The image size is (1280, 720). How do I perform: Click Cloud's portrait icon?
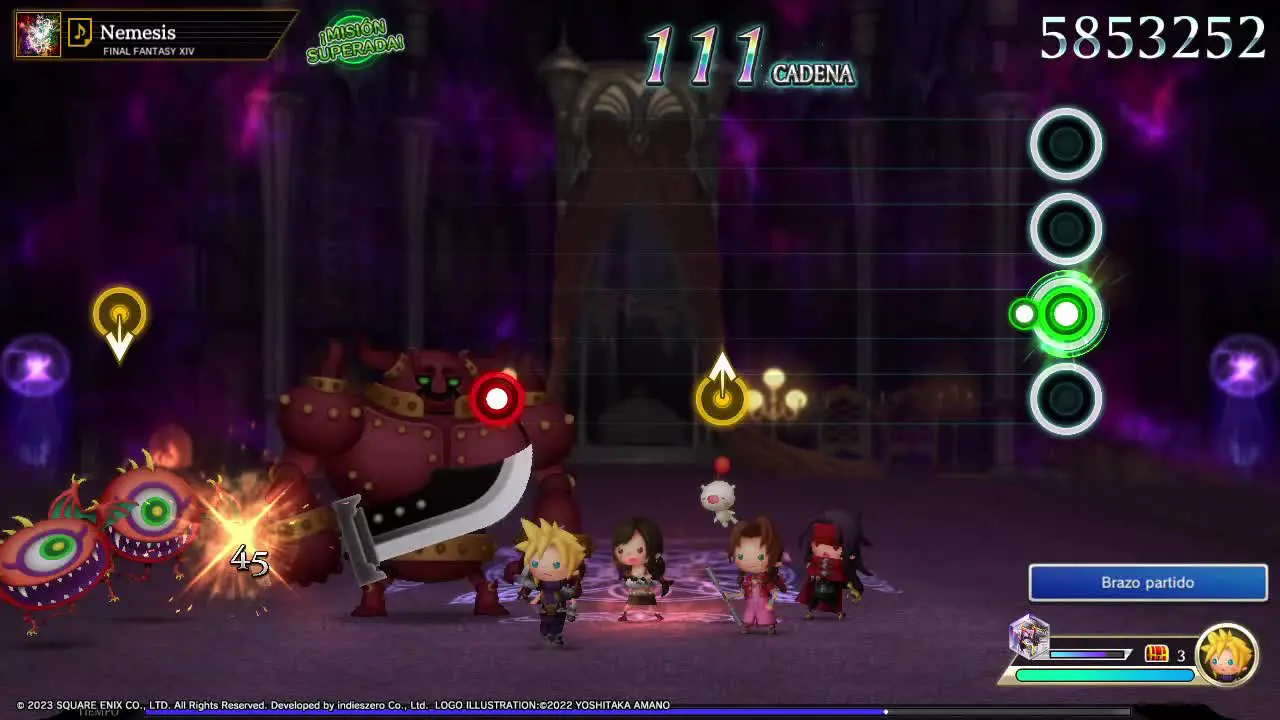click(x=1227, y=654)
